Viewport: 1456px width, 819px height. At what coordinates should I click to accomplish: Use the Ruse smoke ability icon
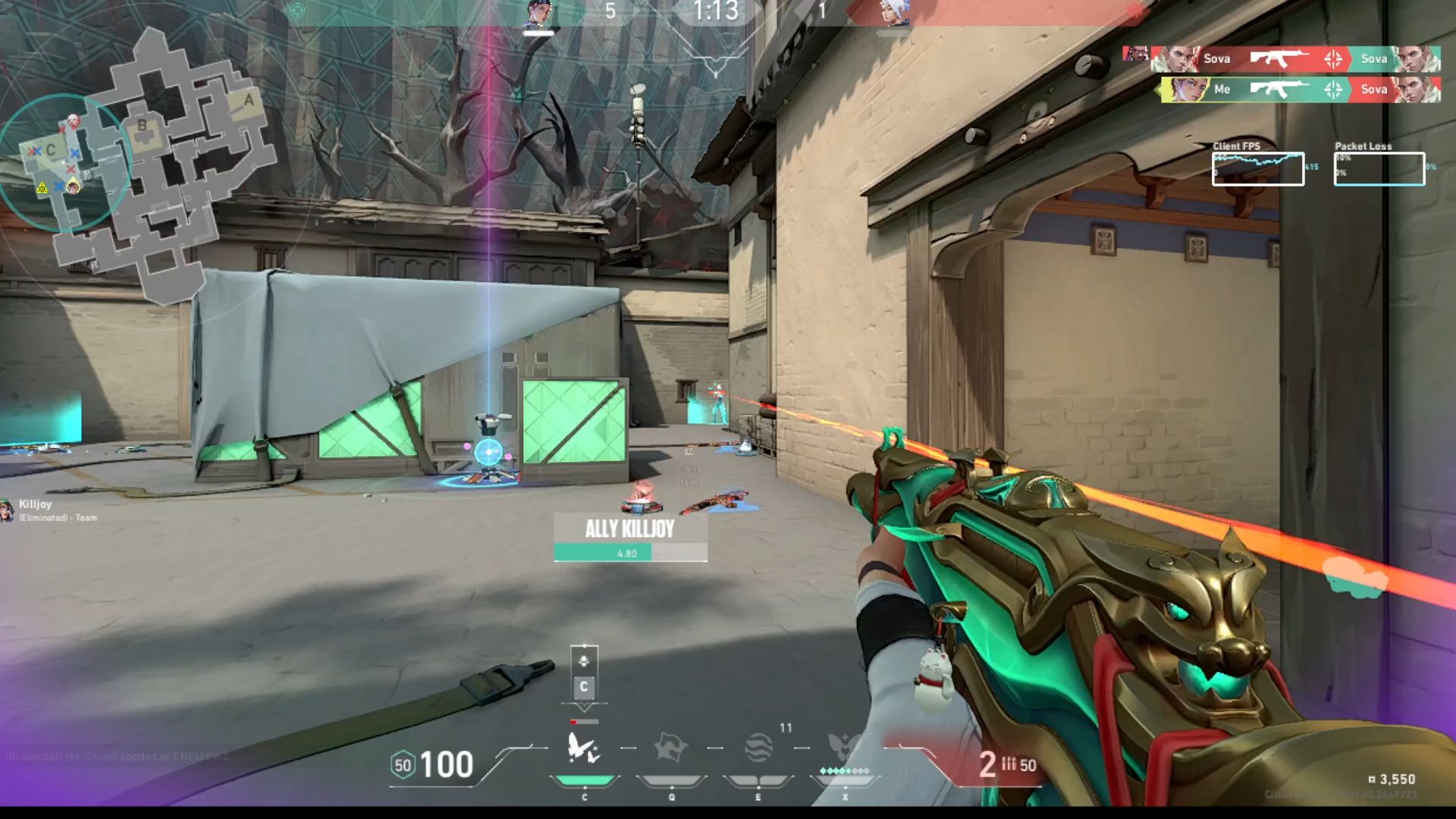(x=758, y=749)
